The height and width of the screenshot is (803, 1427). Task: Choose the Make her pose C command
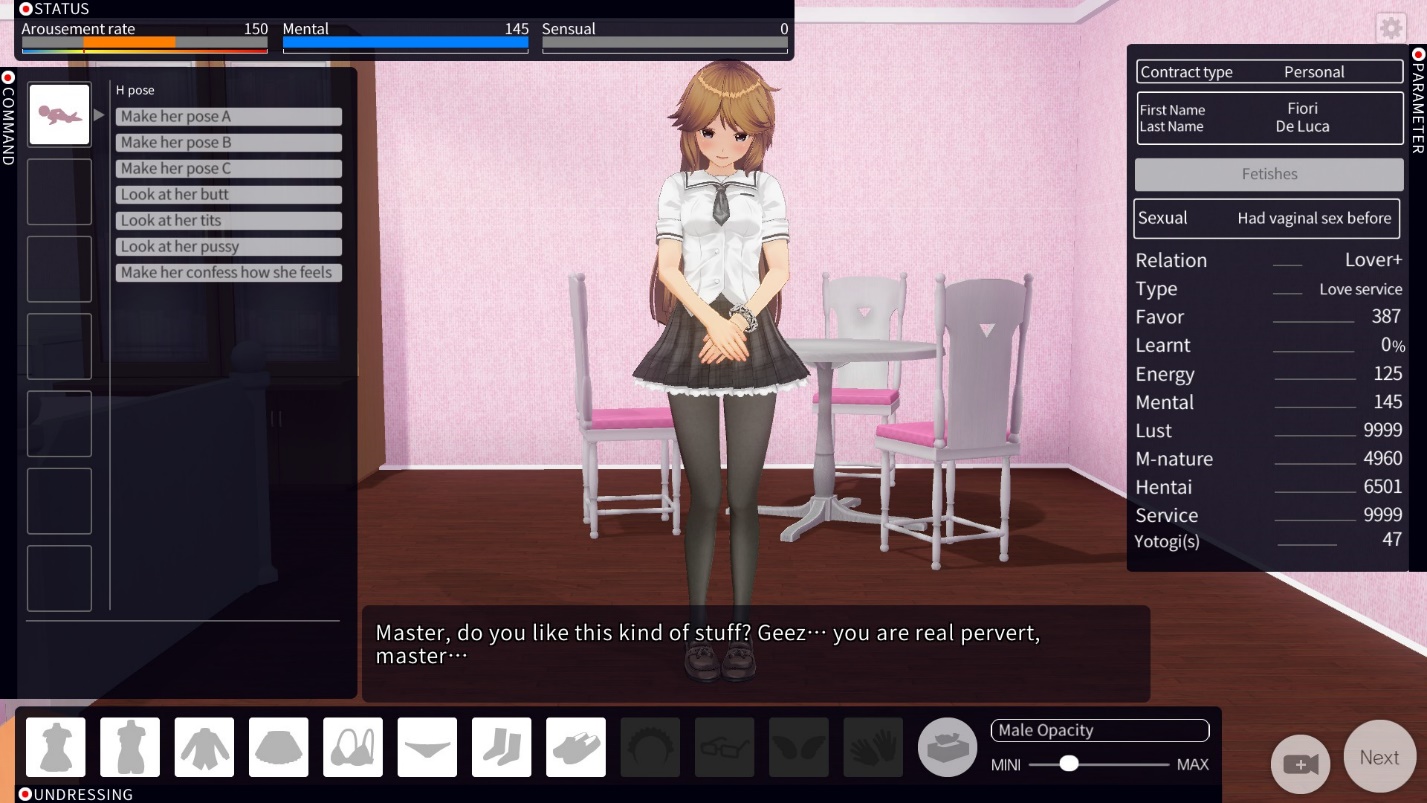[228, 169]
